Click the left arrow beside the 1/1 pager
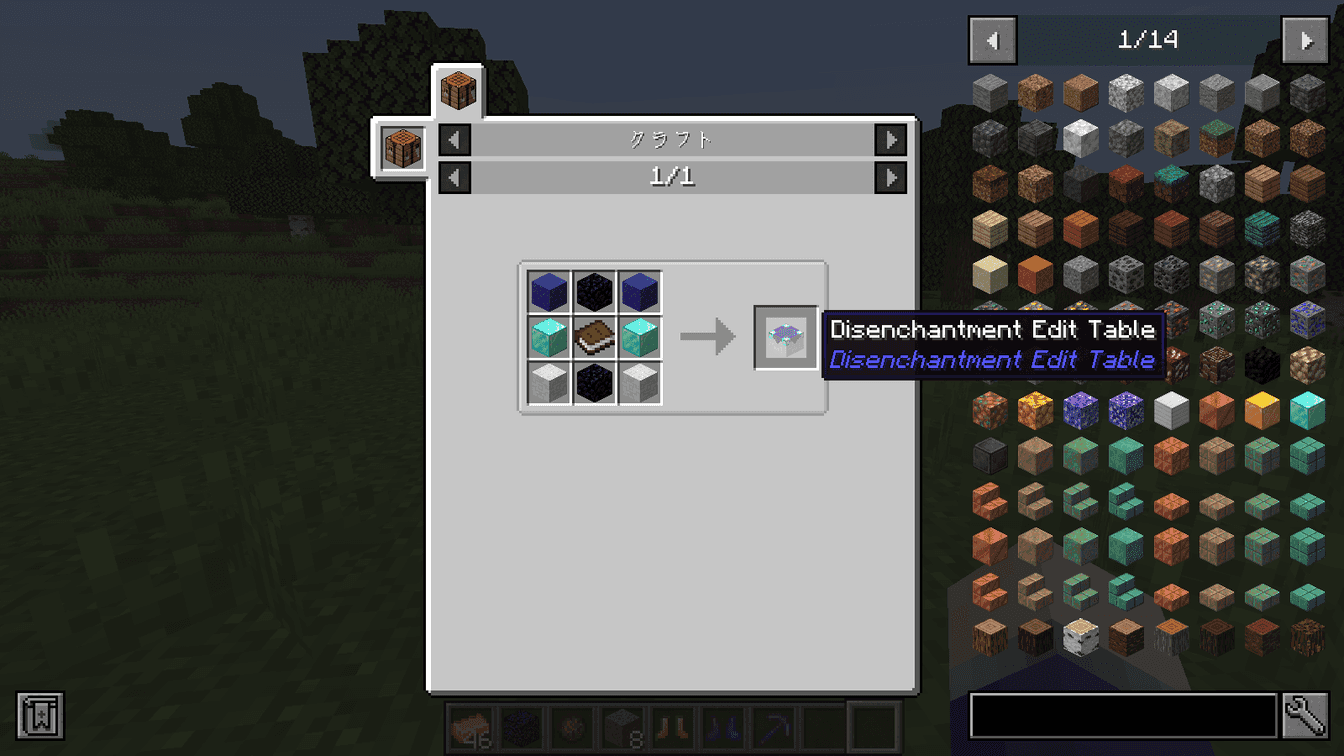The height and width of the screenshot is (756, 1344). [454, 177]
